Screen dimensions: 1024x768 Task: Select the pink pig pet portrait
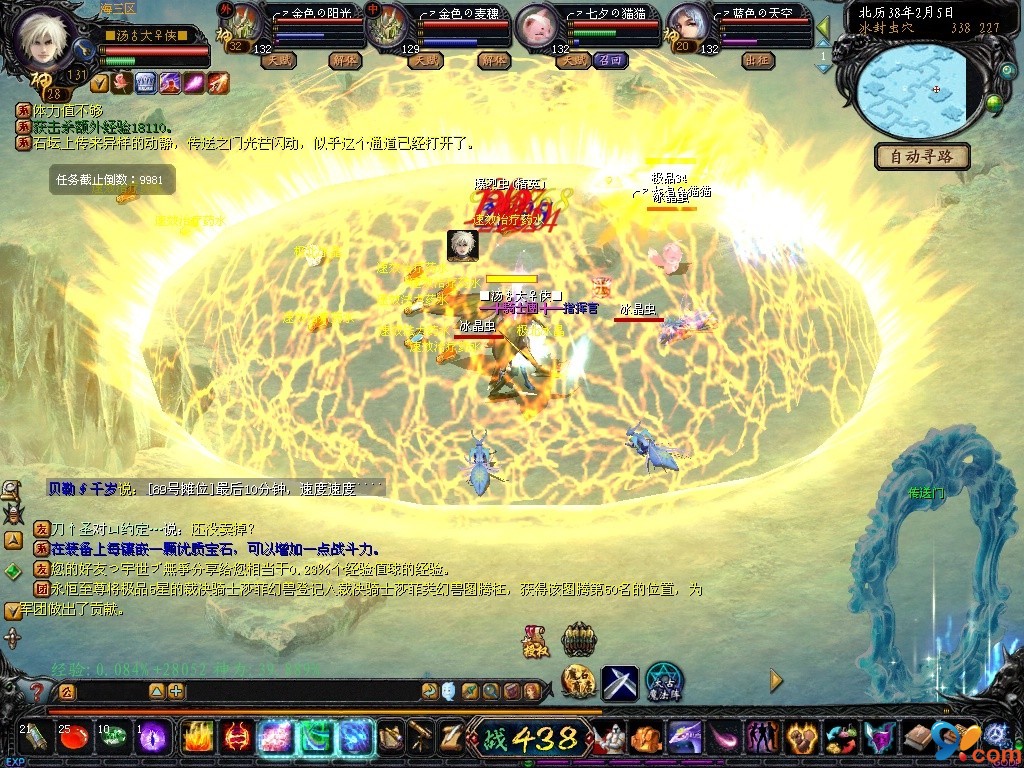click(x=538, y=27)
